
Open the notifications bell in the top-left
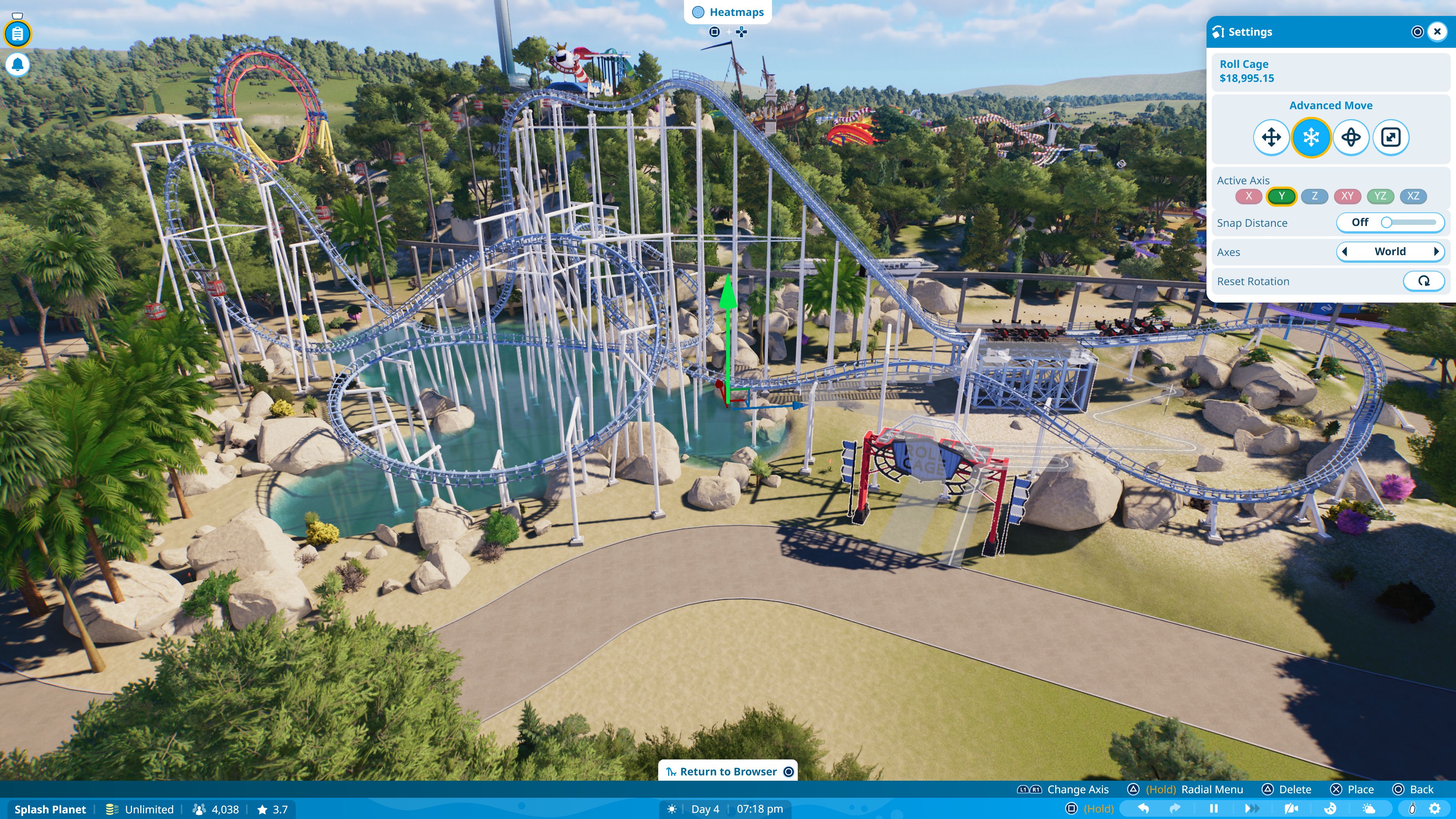pyautogui.click(x=17, y=64)
